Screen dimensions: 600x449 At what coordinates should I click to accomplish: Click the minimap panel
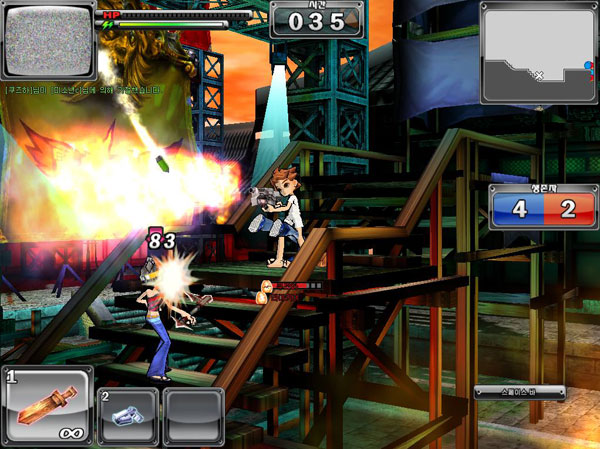coord(538,52)
